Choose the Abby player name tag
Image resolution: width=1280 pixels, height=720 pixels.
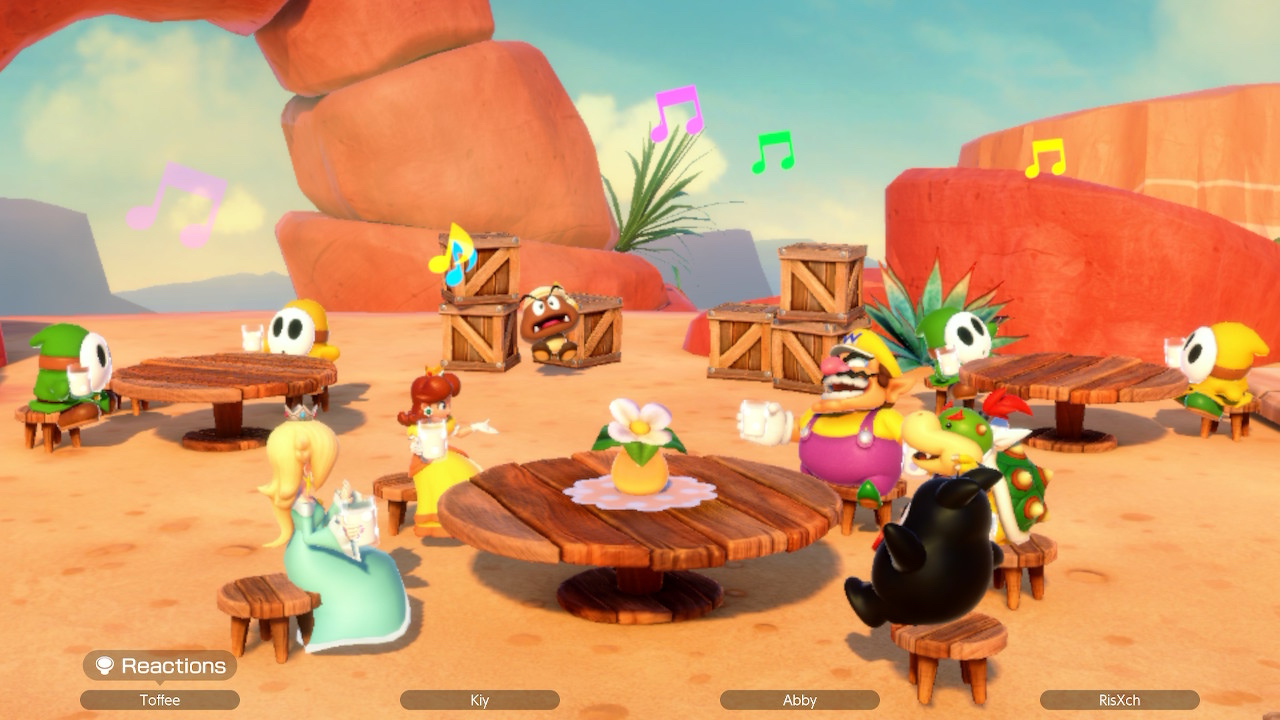tap(800, 700)
